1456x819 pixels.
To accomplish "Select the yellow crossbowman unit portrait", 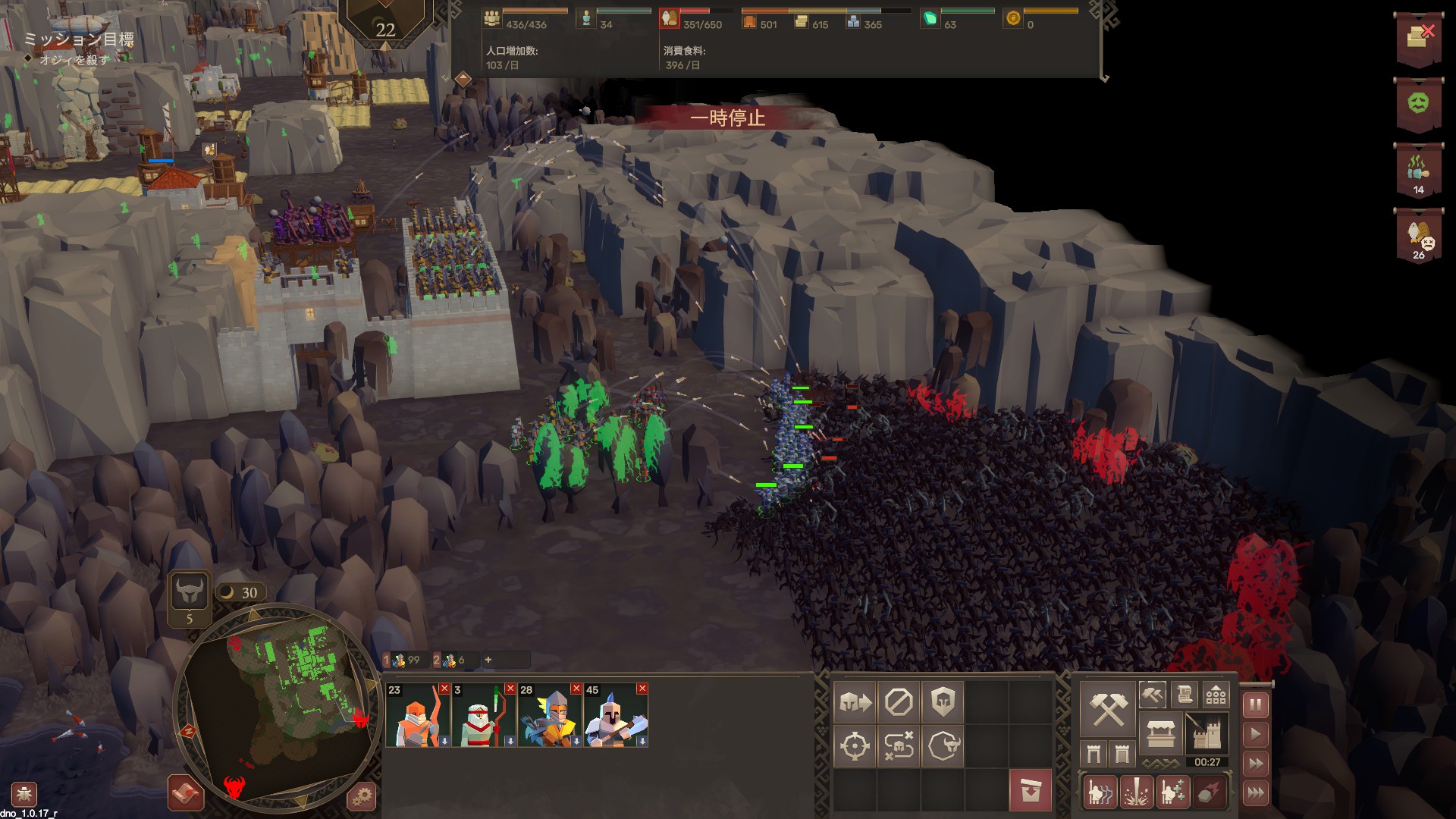I will 549,716.
